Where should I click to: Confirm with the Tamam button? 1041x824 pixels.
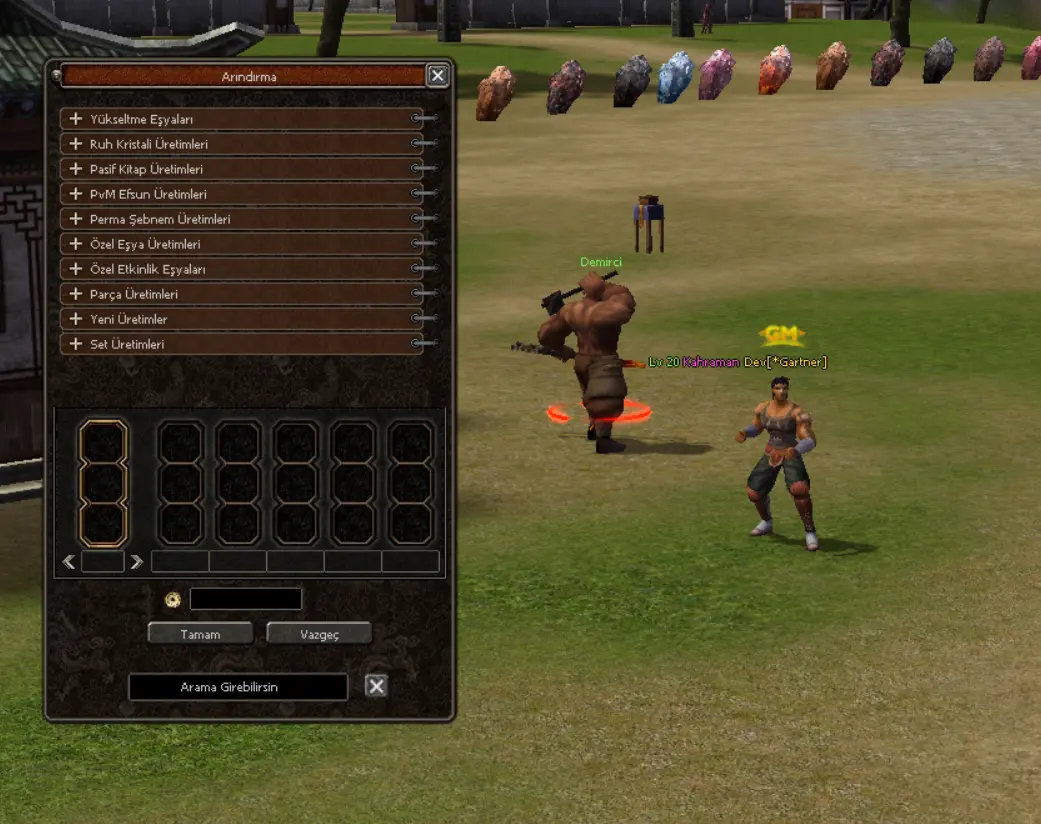[200, 634]
